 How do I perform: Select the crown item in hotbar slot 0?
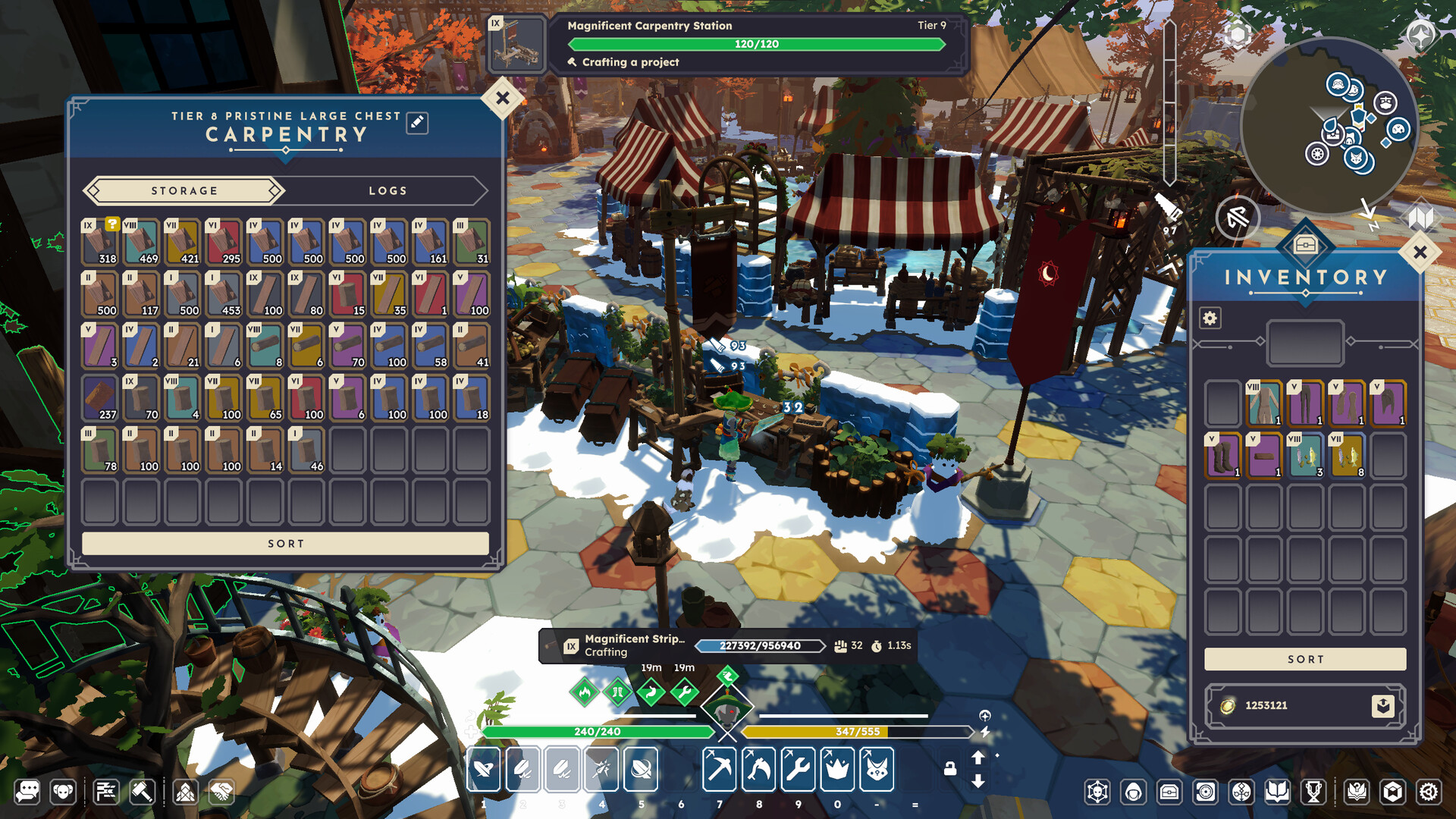pyautogui.click(x=837, y=770)
